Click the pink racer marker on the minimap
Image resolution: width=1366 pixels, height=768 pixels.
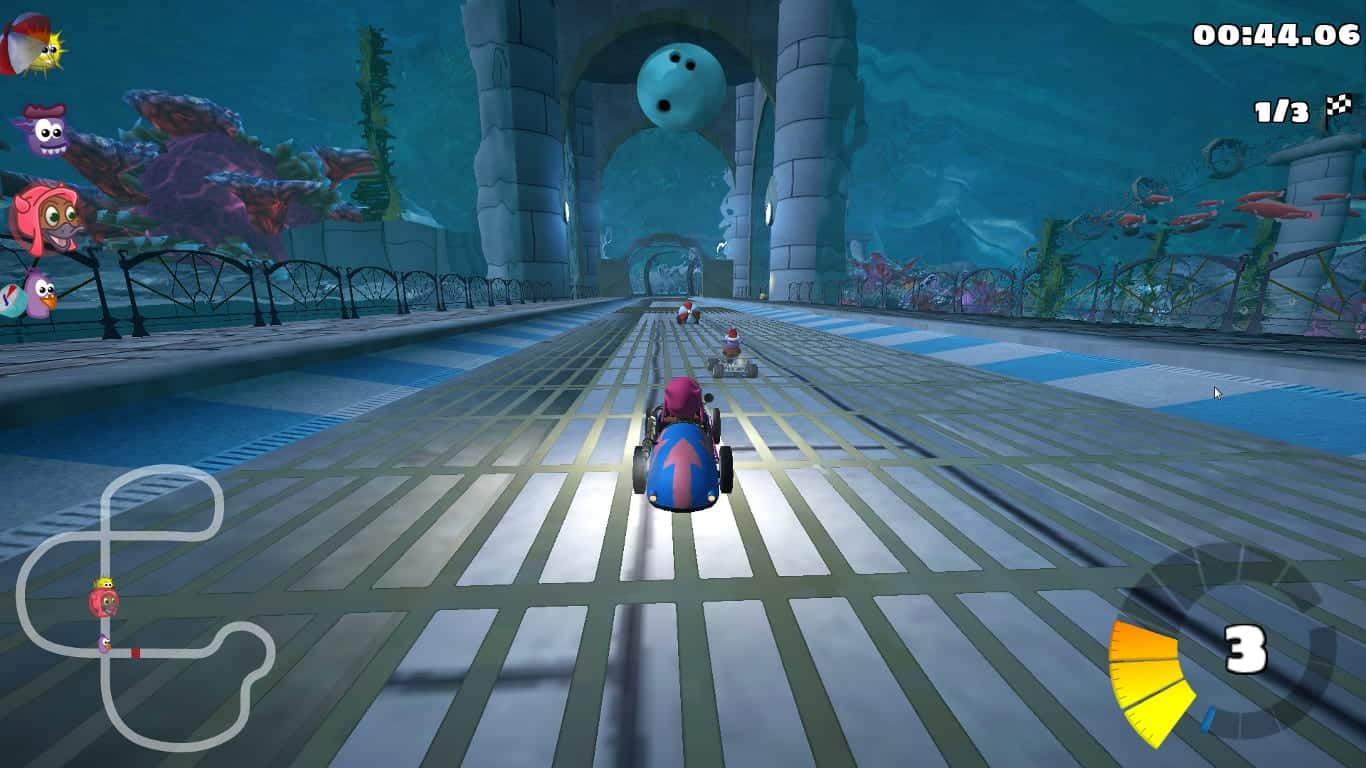tap(103, 600)
